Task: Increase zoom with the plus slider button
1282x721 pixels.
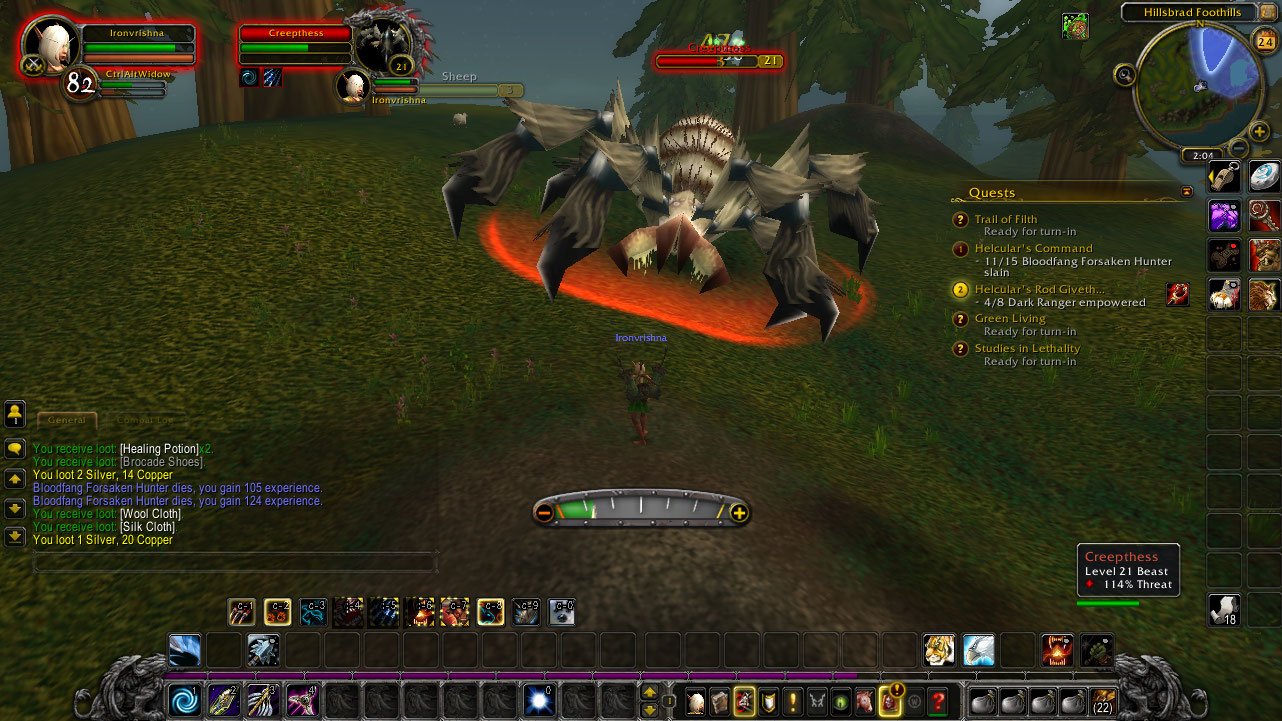Action: (739, 513)
